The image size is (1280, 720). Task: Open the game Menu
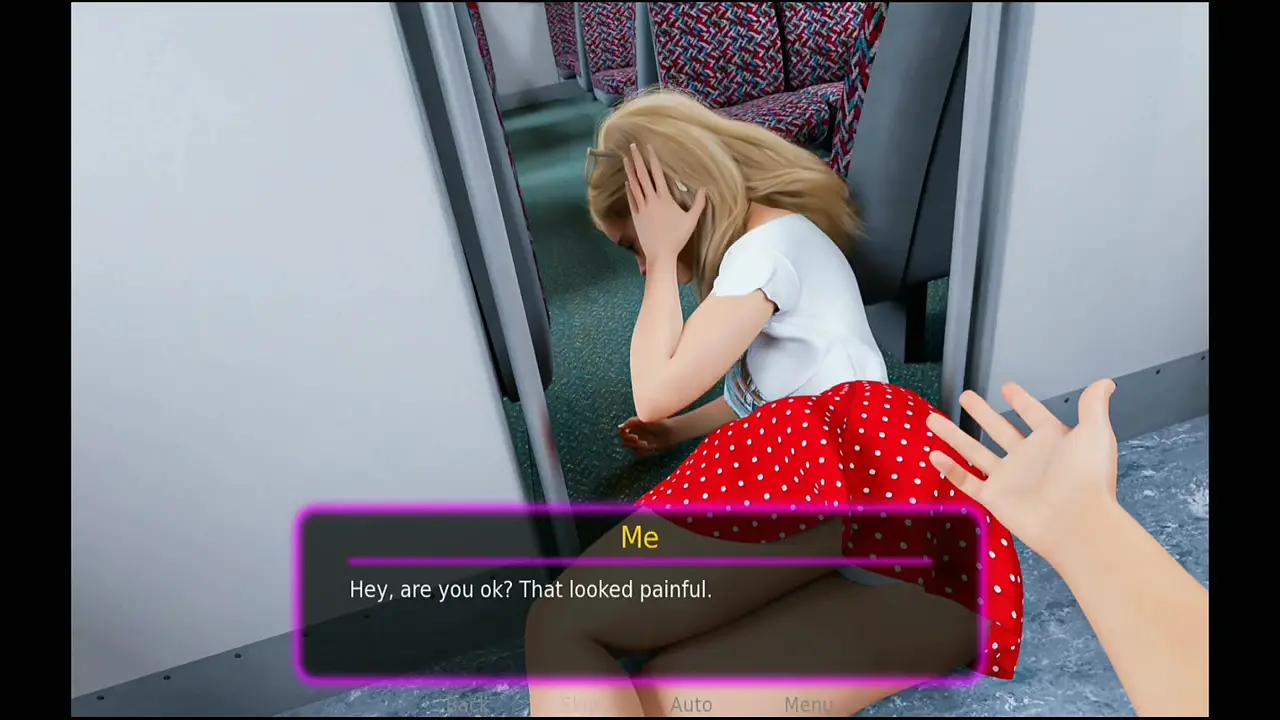point(808,705)
